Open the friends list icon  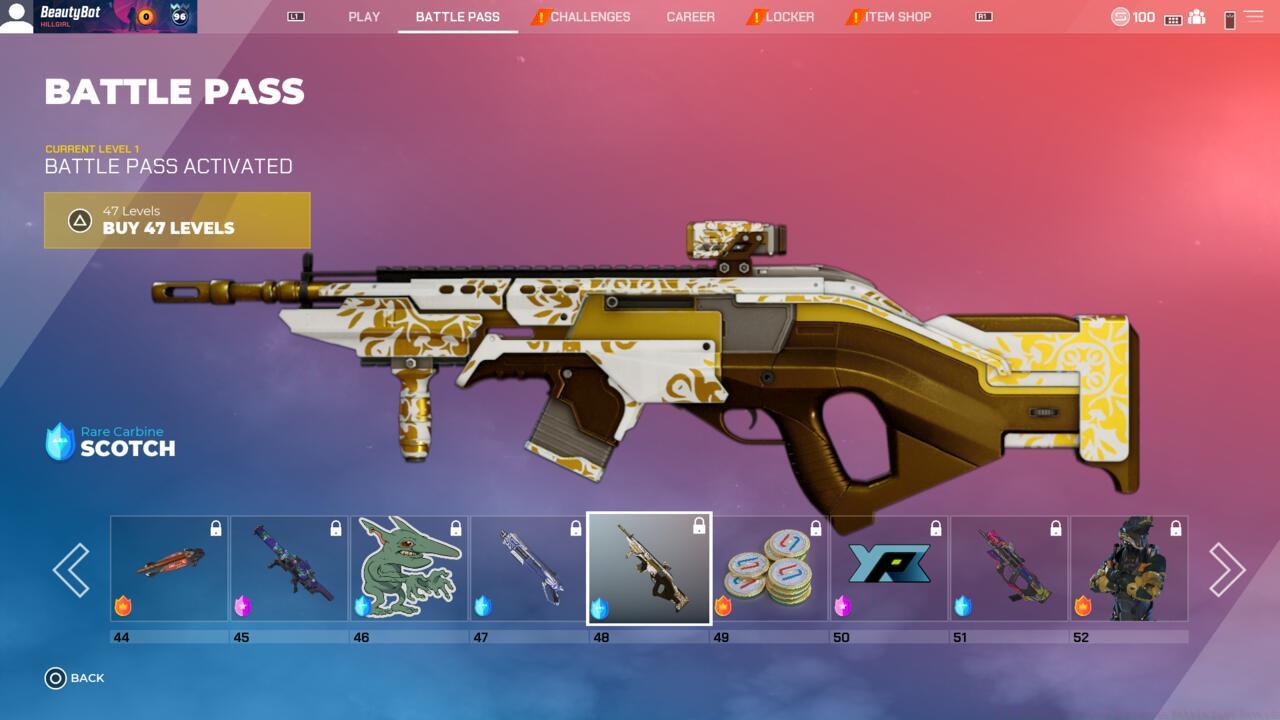point(1196,17)
